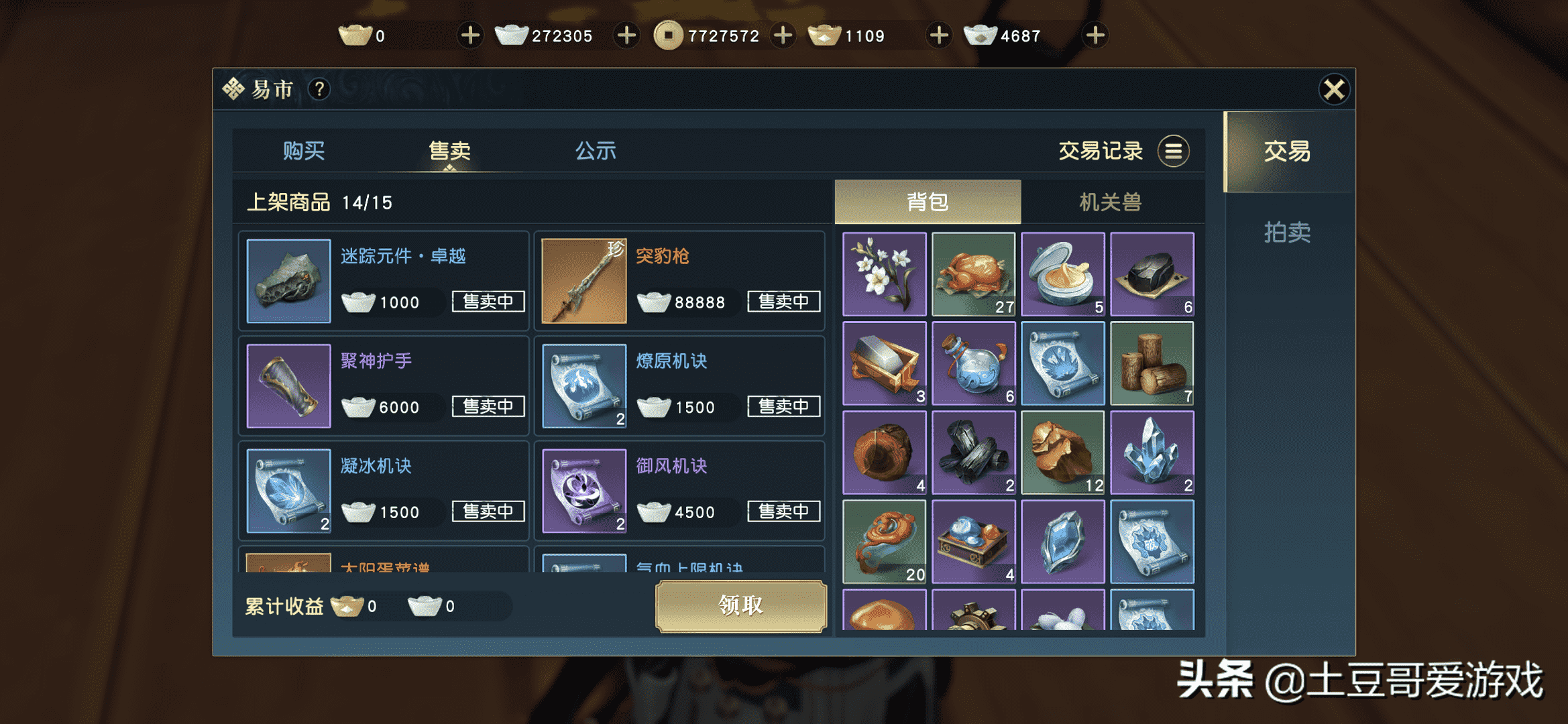
Task: Select the silver ingot item showing 3
Action: pos(883,362)
